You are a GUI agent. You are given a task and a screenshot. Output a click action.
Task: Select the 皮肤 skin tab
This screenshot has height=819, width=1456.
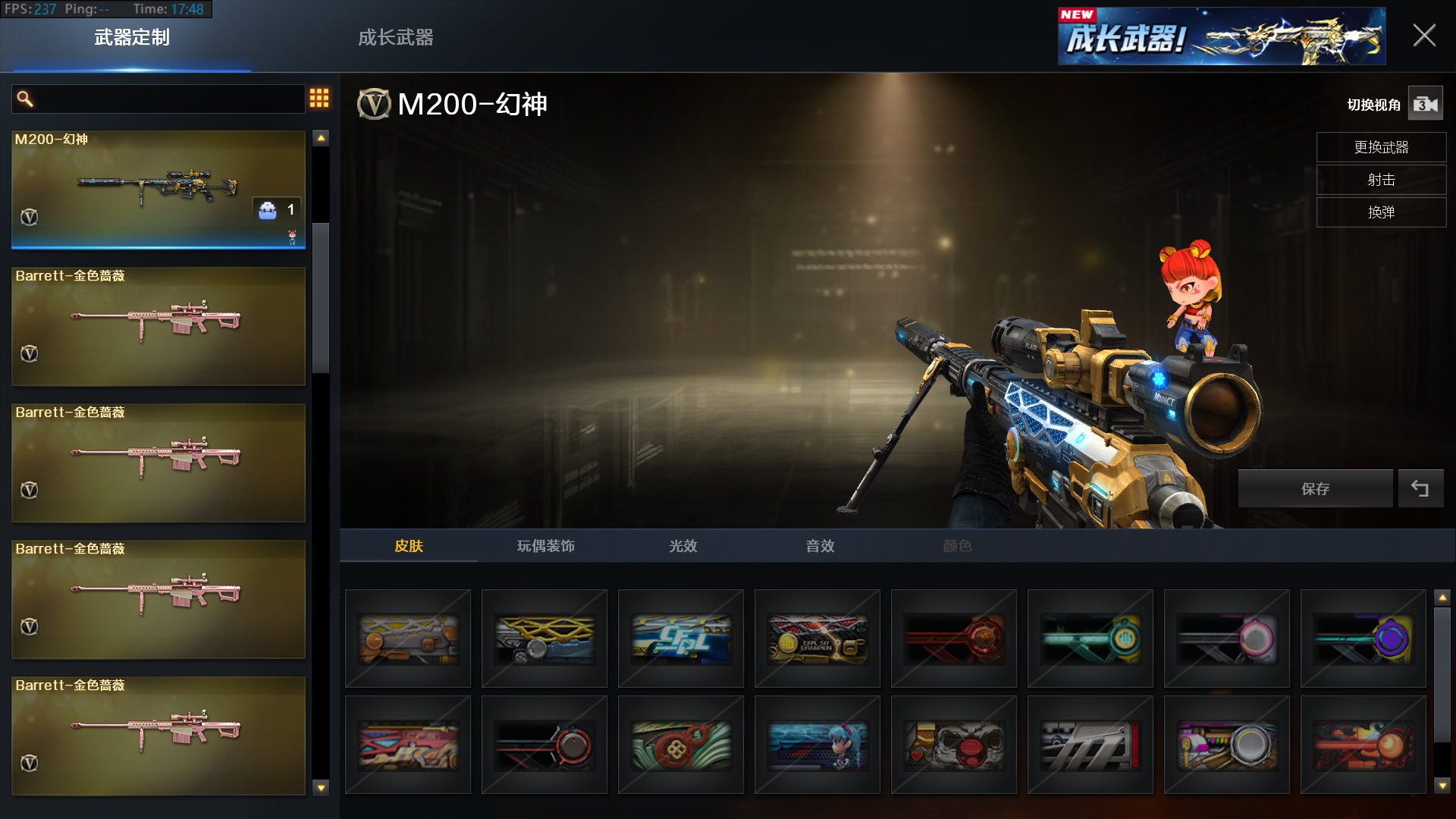click(409, 546)
